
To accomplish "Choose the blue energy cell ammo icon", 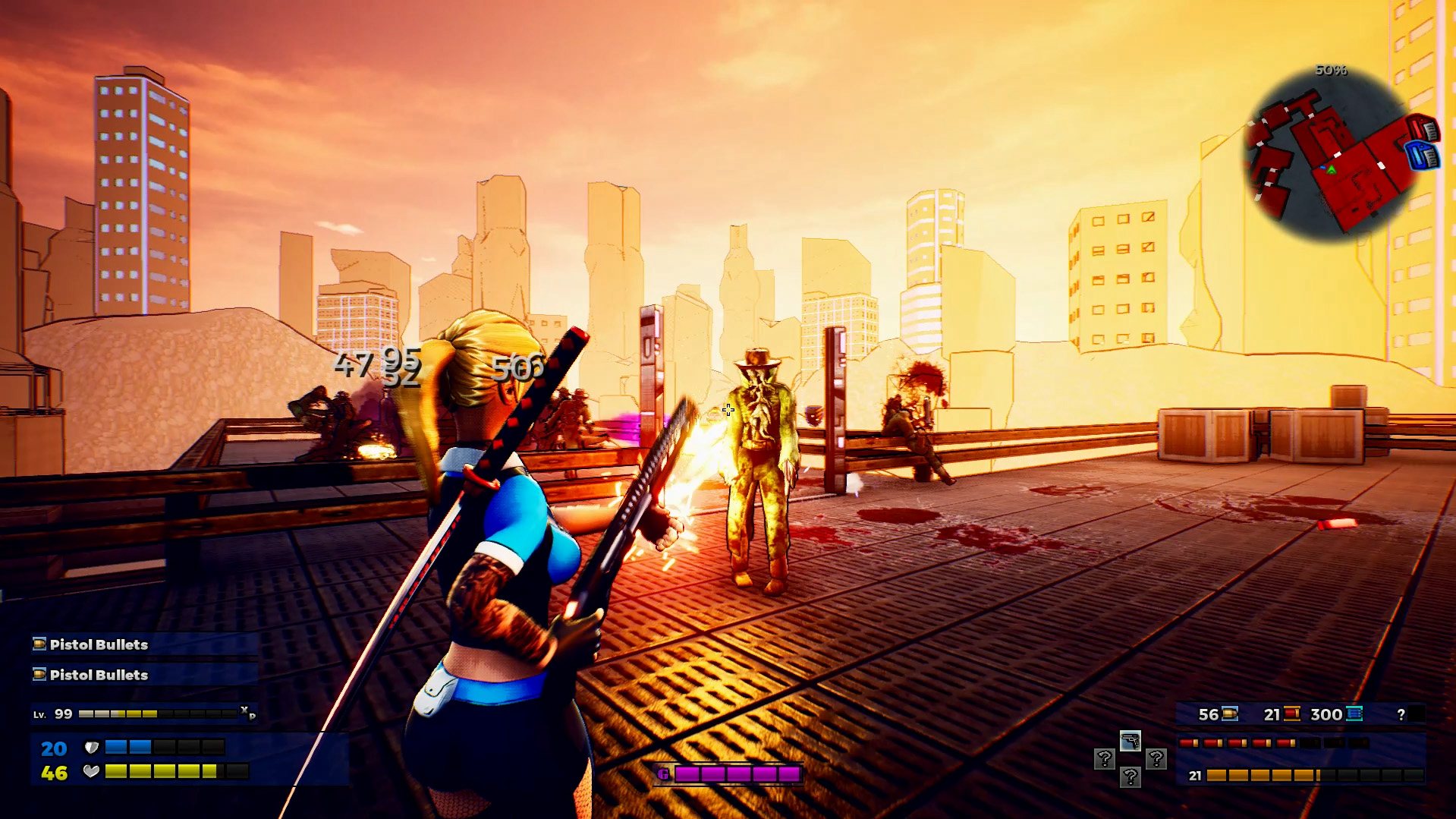I will [1354, 713].
